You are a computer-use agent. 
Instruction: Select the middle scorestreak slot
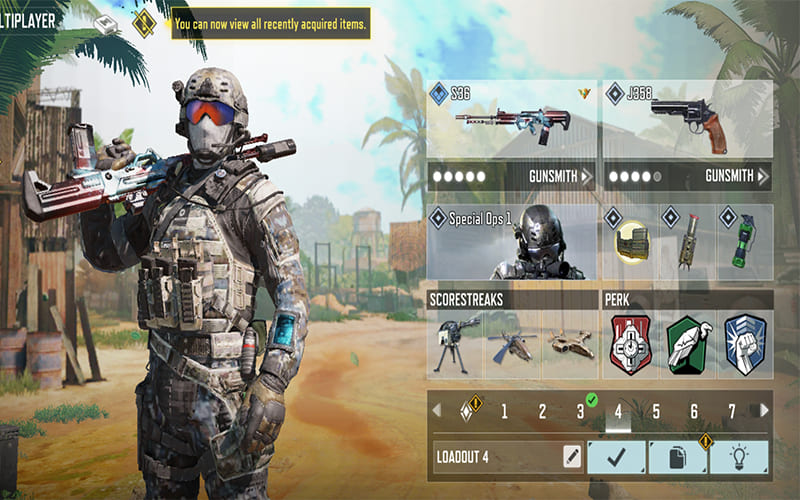pos(512,344)
